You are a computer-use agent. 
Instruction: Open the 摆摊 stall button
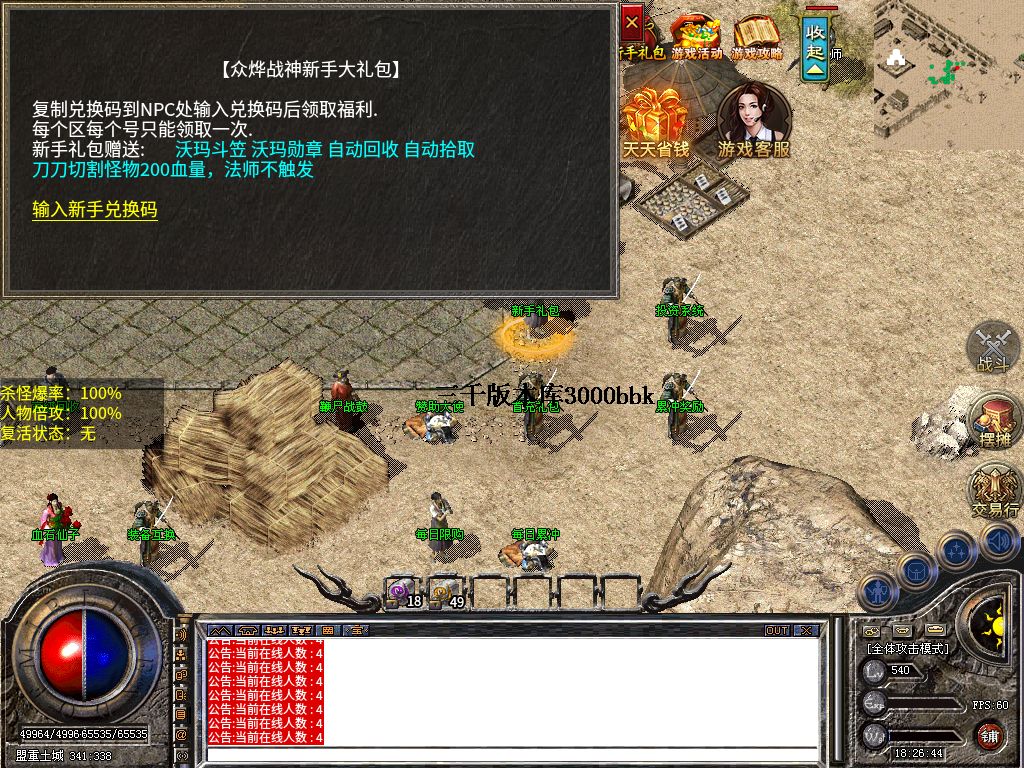click(x=995, y=420)
